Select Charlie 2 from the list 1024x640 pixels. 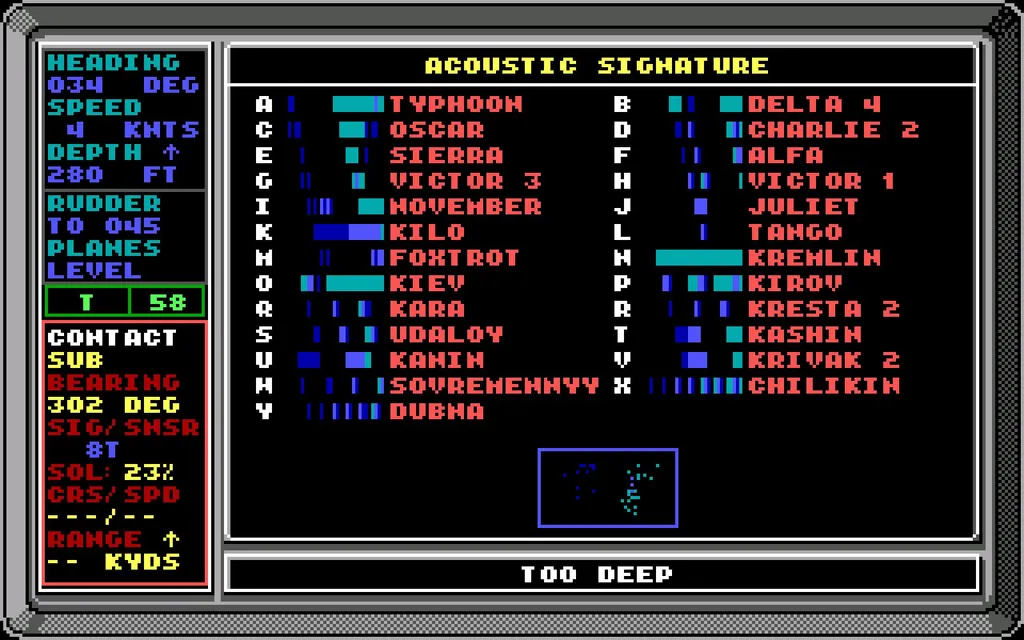(x=832, y=130)
